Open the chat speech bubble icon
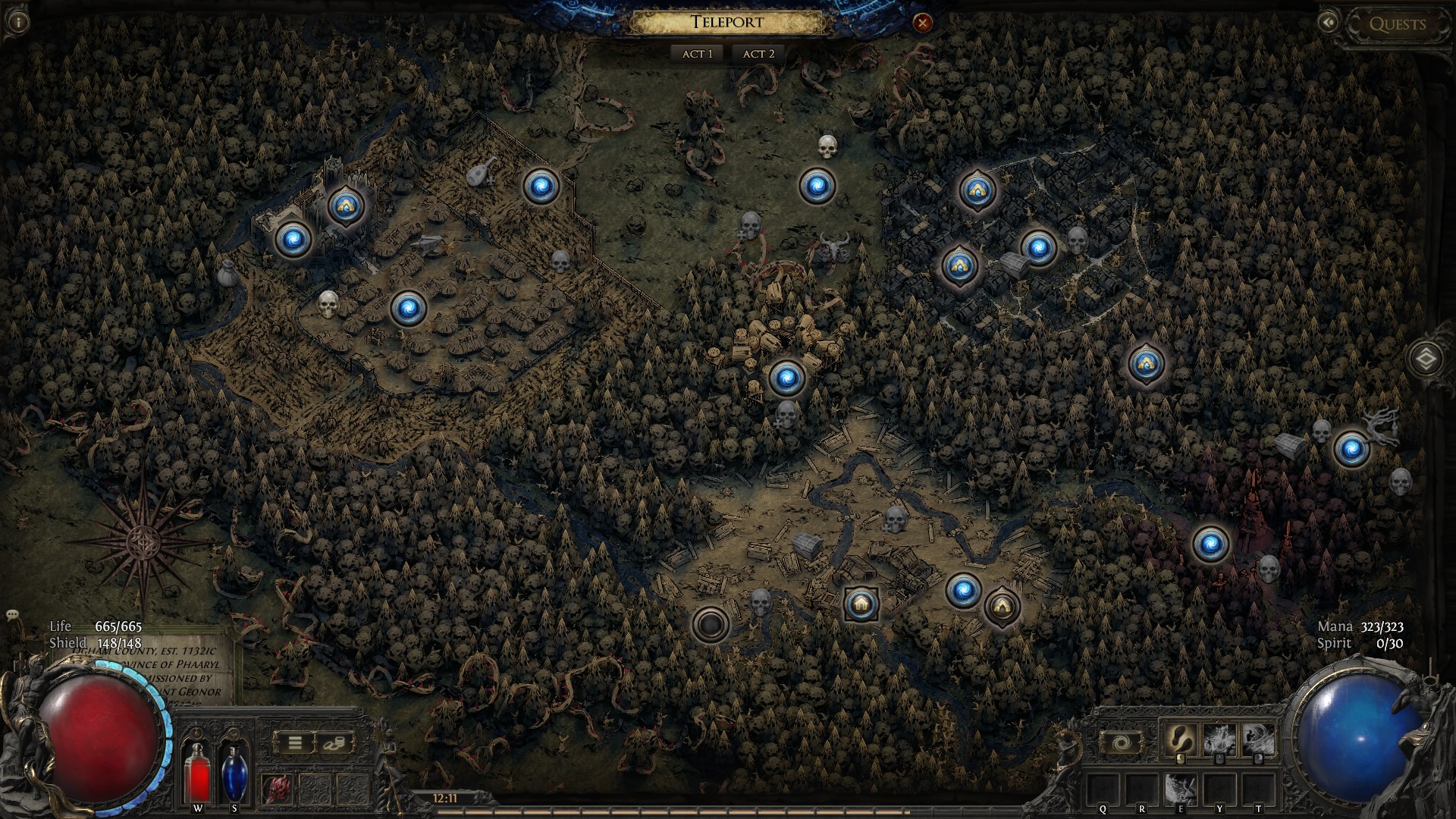This screenshot has height=819, width=1456. 11,614
